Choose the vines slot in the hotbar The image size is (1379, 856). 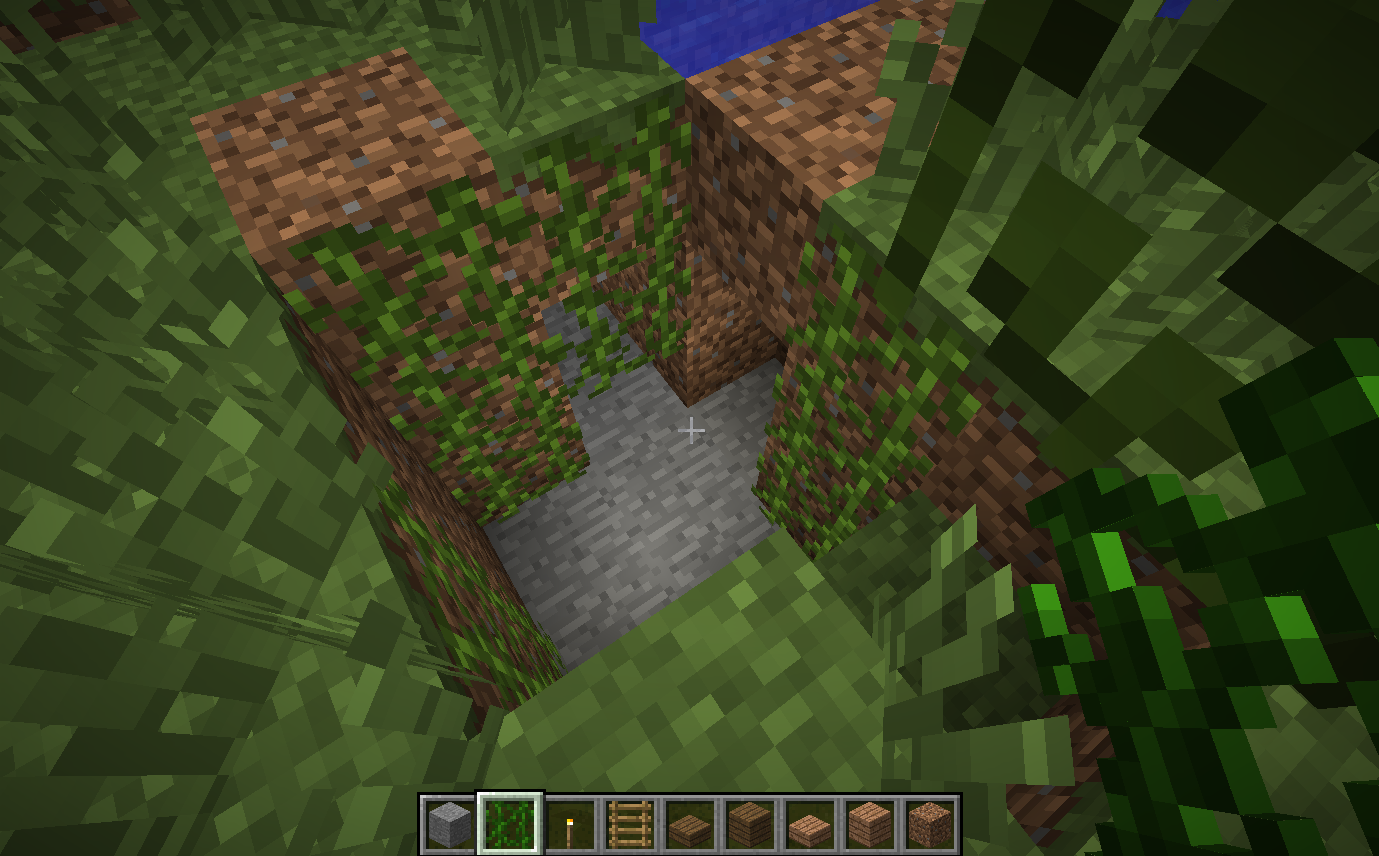point(510,825)
